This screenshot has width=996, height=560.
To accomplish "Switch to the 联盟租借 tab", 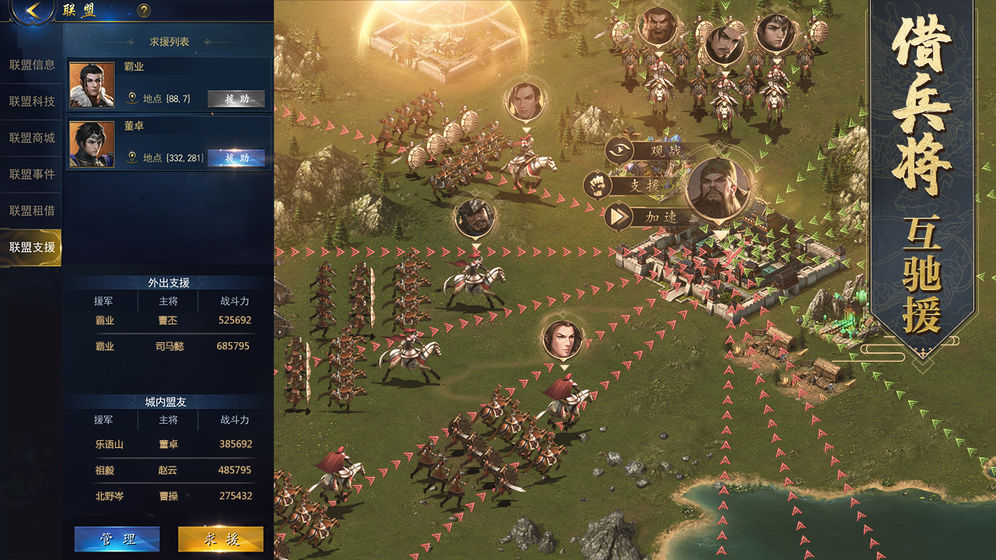I will 31,210.
